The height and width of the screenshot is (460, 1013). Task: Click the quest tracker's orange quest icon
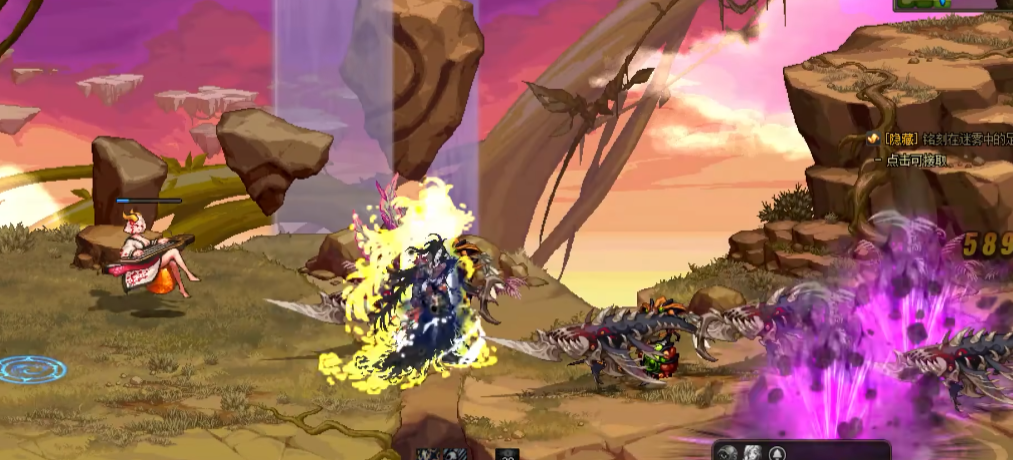coord(873,140)
